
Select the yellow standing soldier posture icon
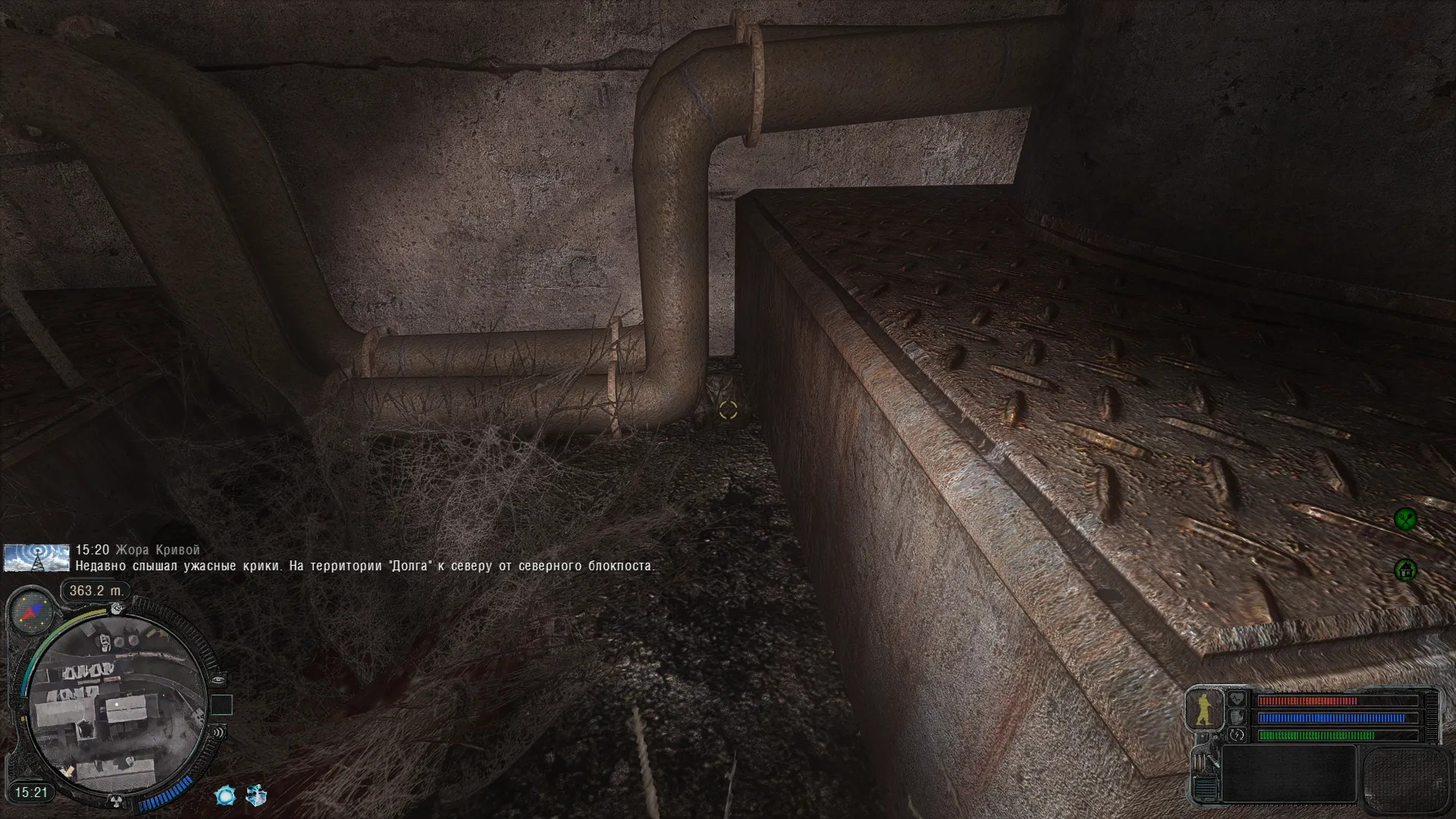pyautogui.click(x=1203, y=710)
